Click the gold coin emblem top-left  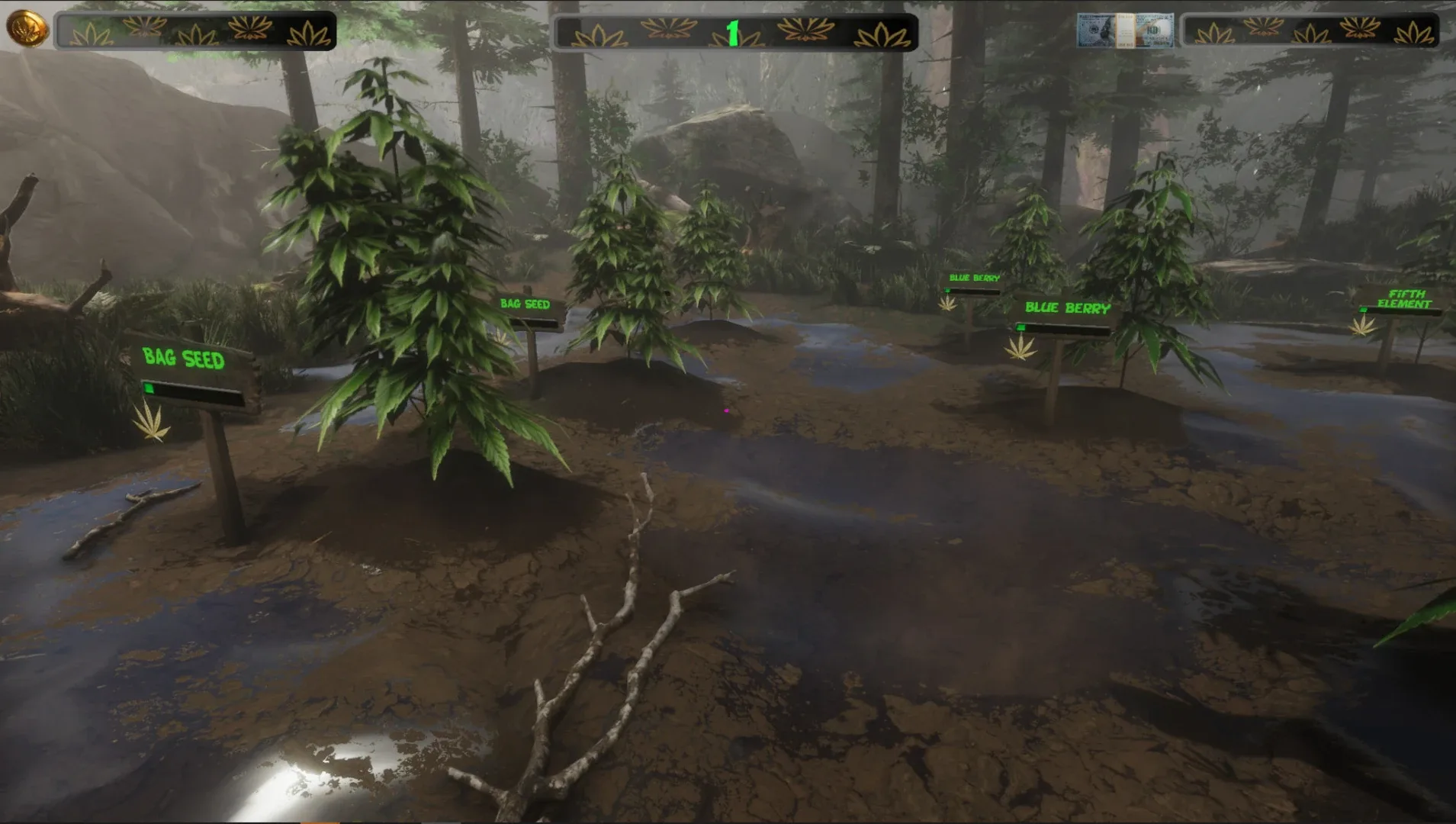coord(29,29)
